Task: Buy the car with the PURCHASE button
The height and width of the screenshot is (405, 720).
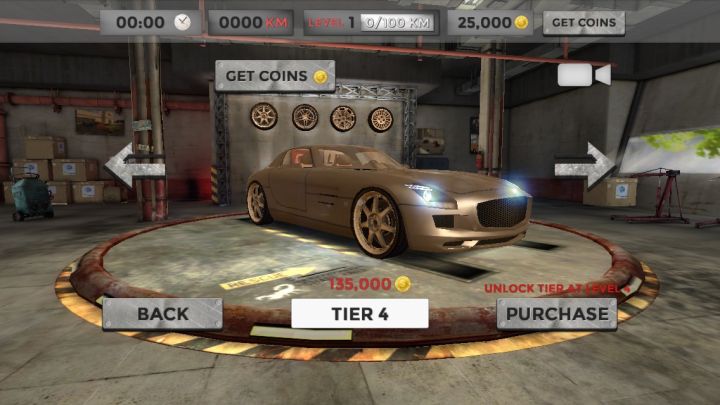Action: click(556, 313)
